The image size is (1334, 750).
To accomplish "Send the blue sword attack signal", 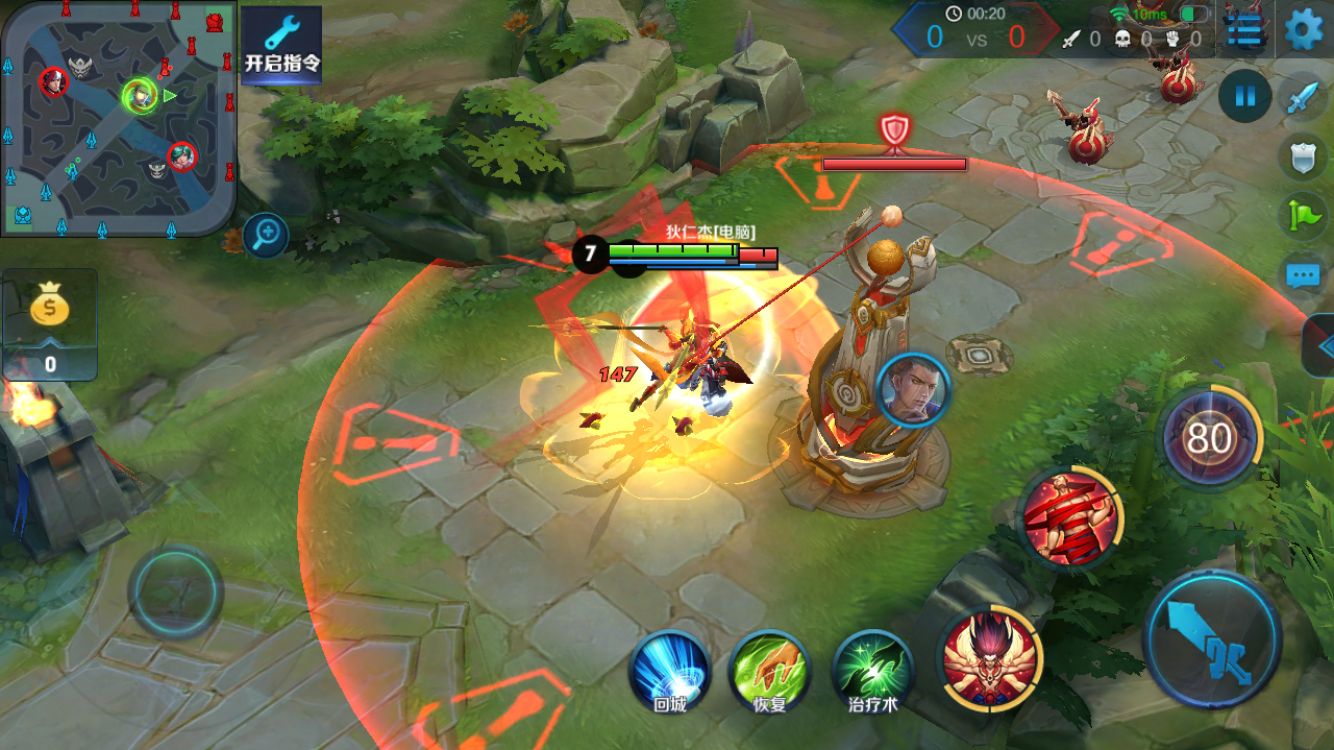I will click(x=1303, y=99).
